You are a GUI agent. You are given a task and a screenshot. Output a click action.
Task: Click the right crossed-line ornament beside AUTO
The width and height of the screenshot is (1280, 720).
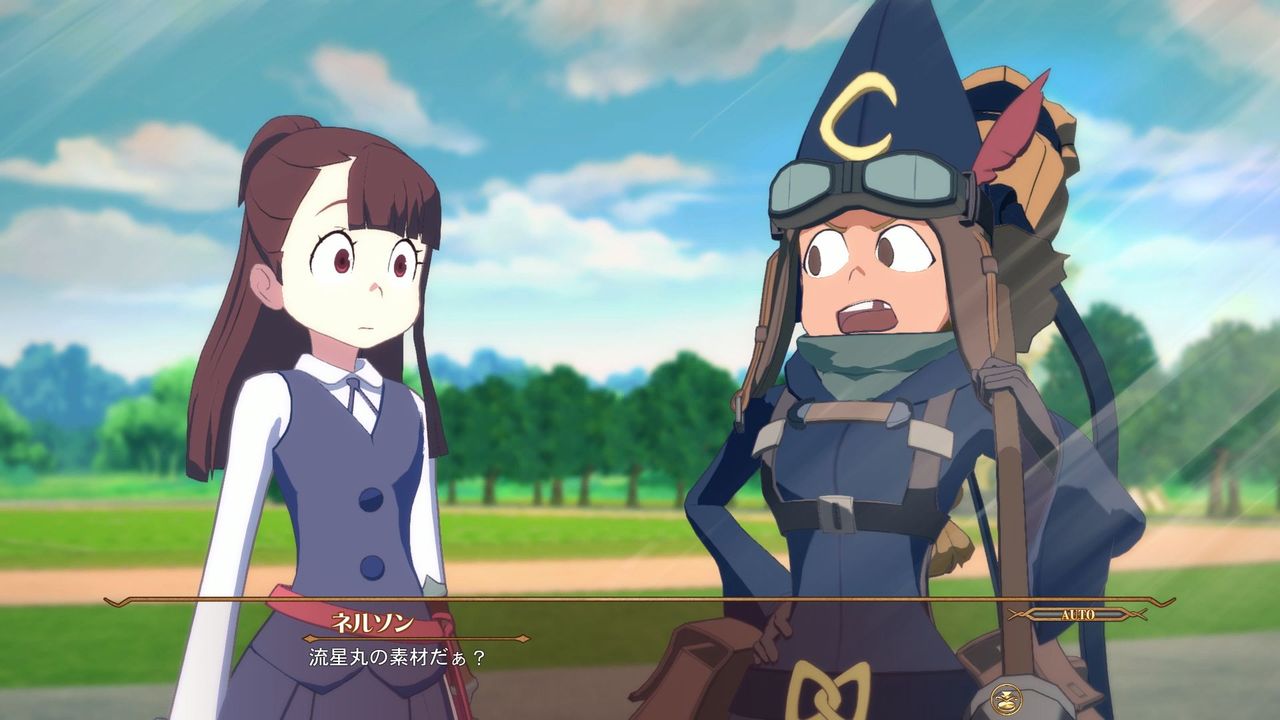tap(1135, 612)
